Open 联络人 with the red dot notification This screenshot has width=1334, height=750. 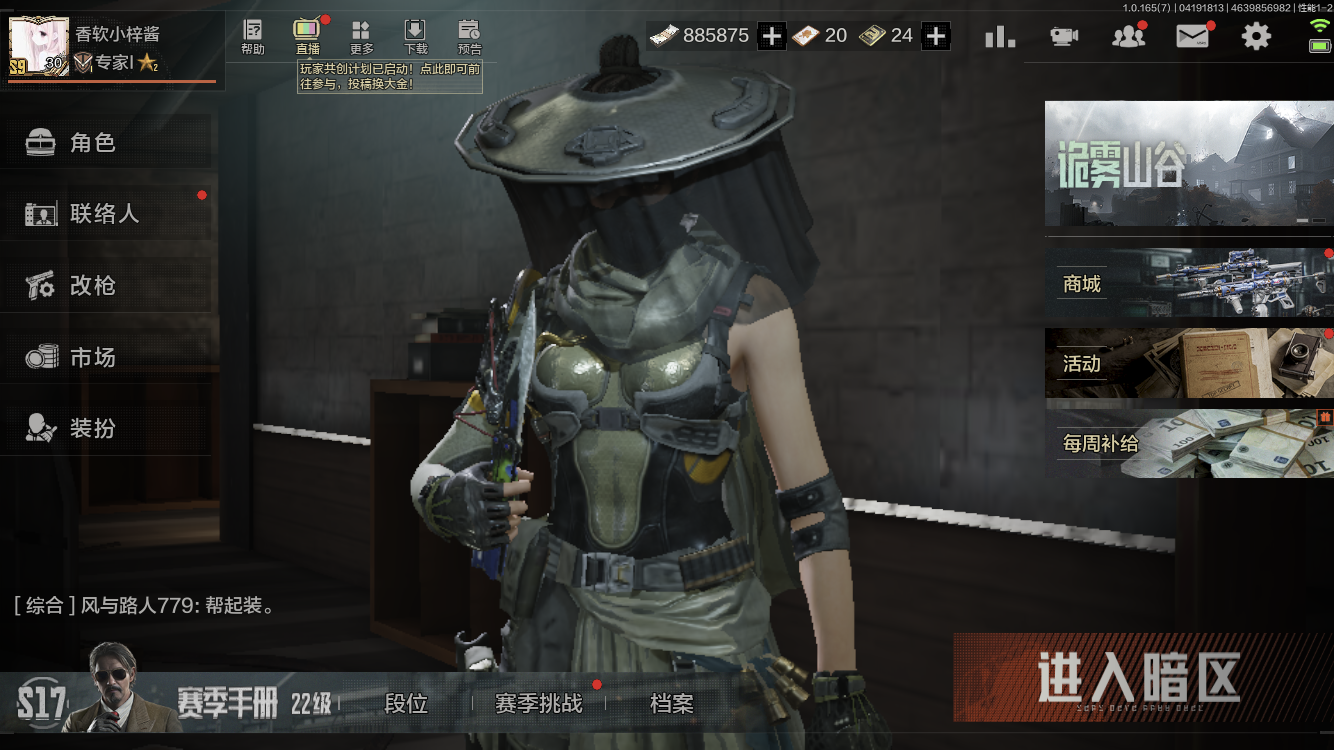100,213
